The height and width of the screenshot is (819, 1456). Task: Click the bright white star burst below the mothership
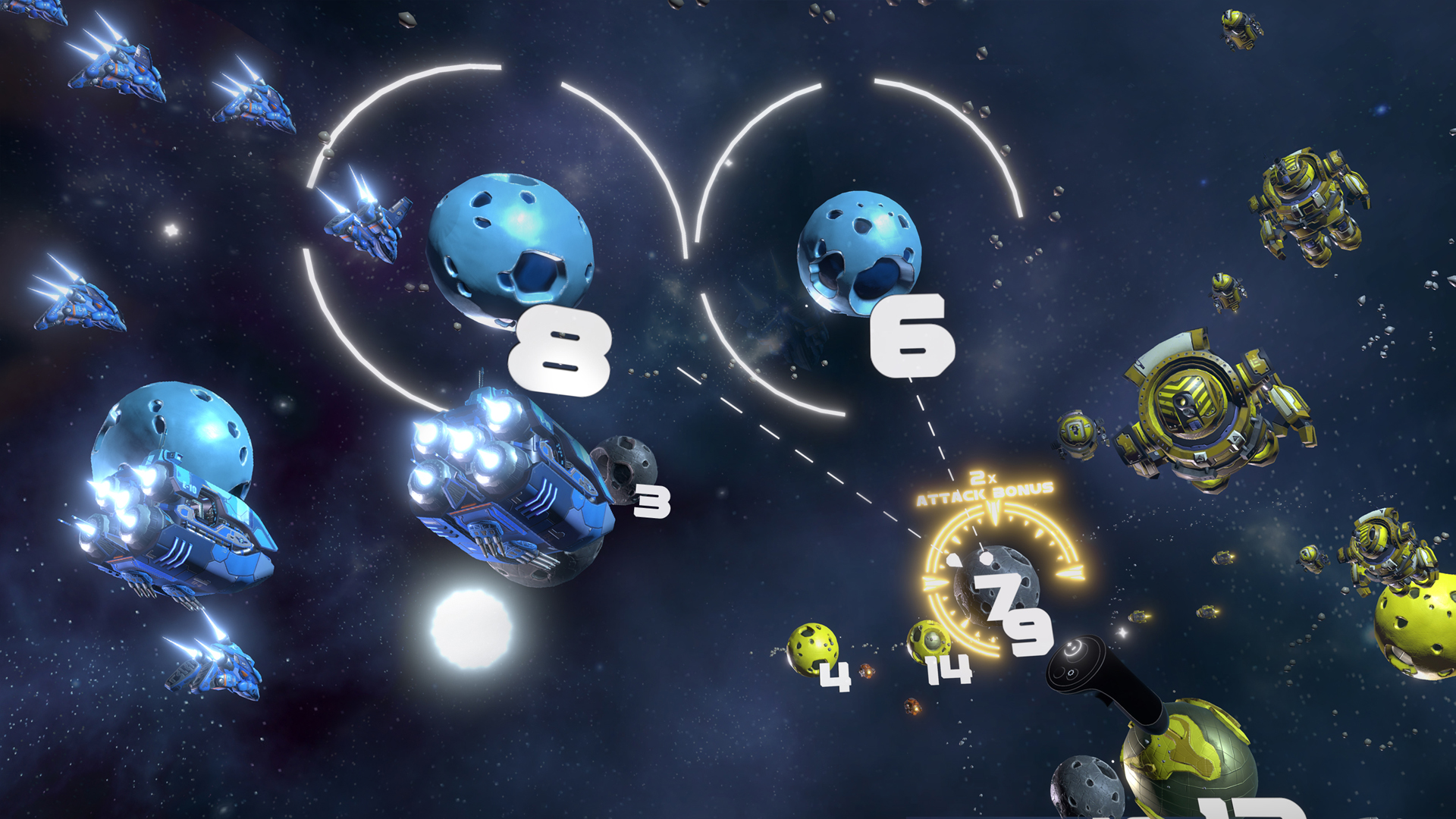tap(470, 629)
